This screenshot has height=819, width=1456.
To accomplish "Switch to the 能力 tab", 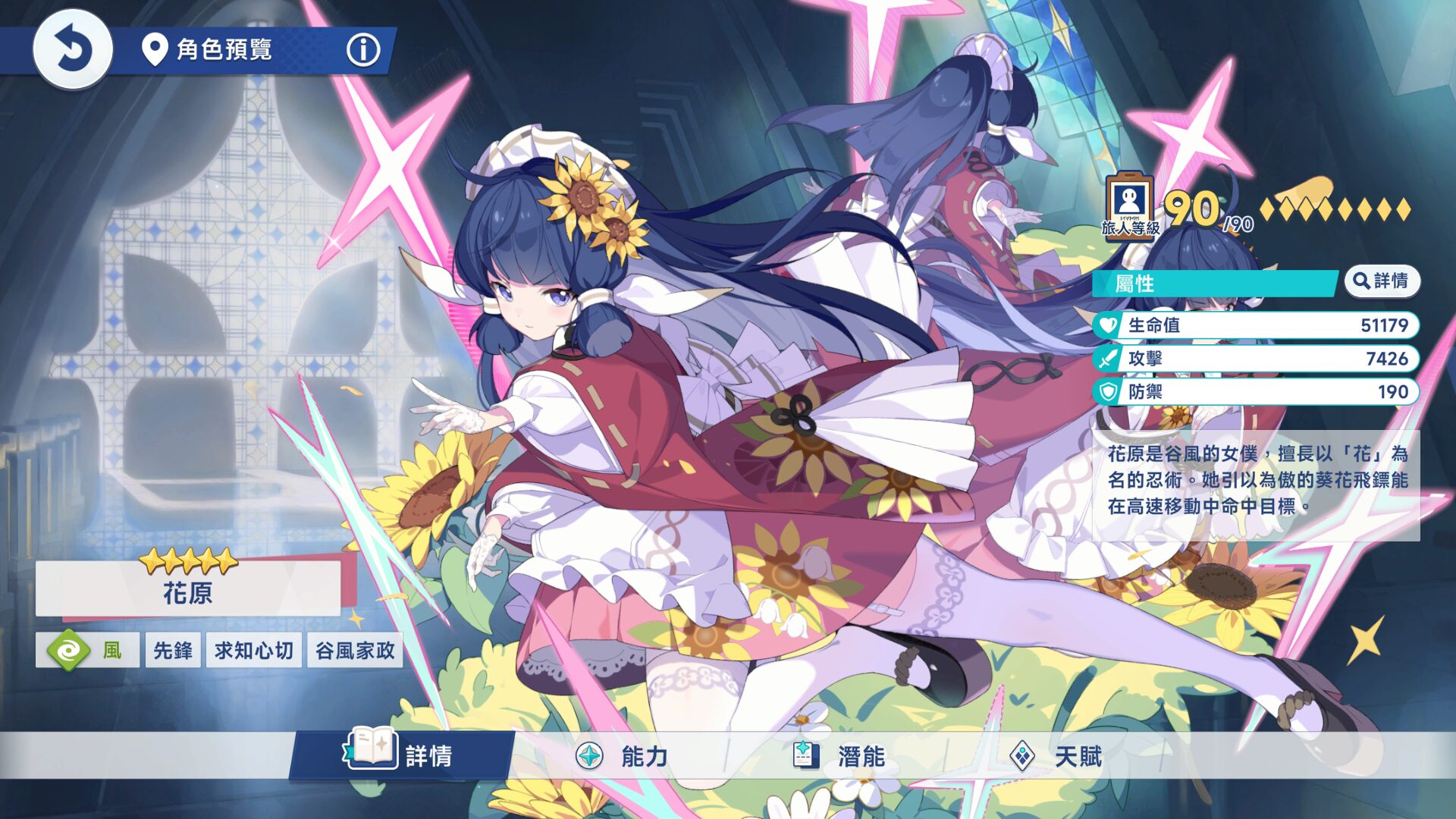I will click(x=622, y=756).
